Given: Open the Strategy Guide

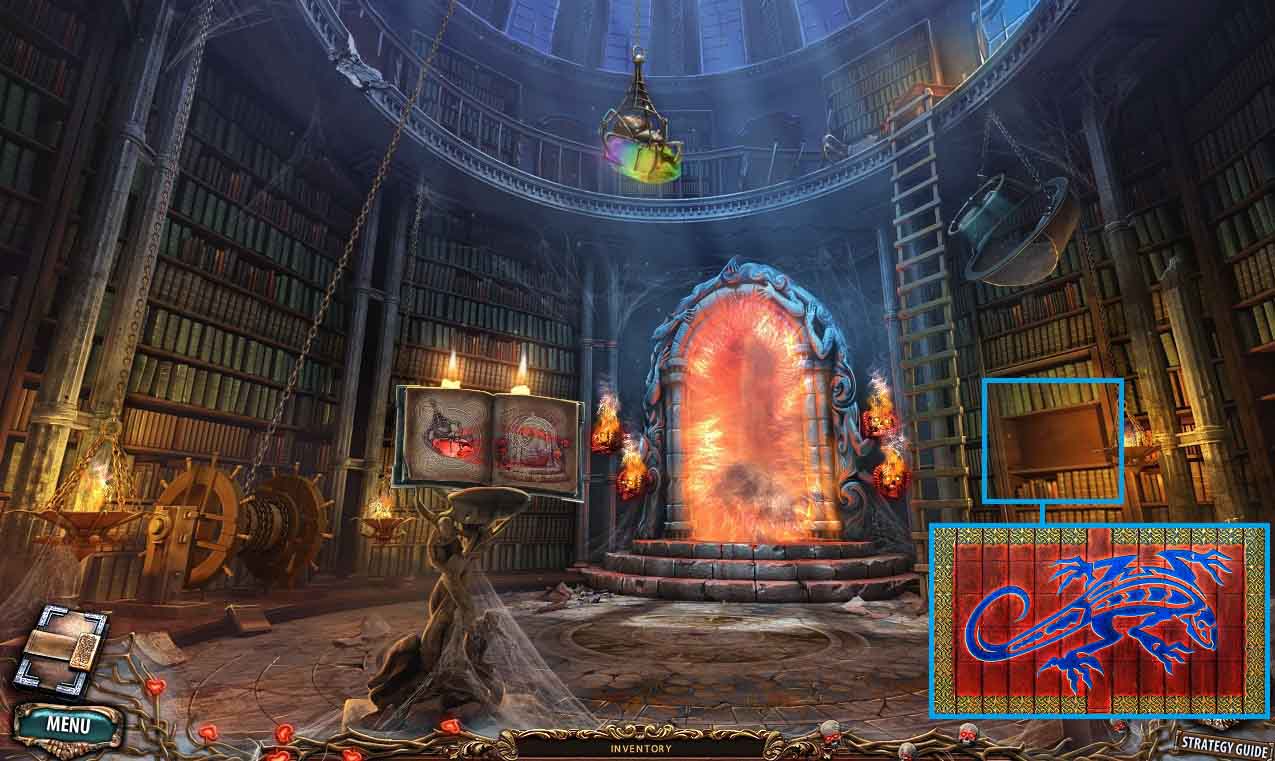Looking at the screenshot, I should click(1223, 743).
